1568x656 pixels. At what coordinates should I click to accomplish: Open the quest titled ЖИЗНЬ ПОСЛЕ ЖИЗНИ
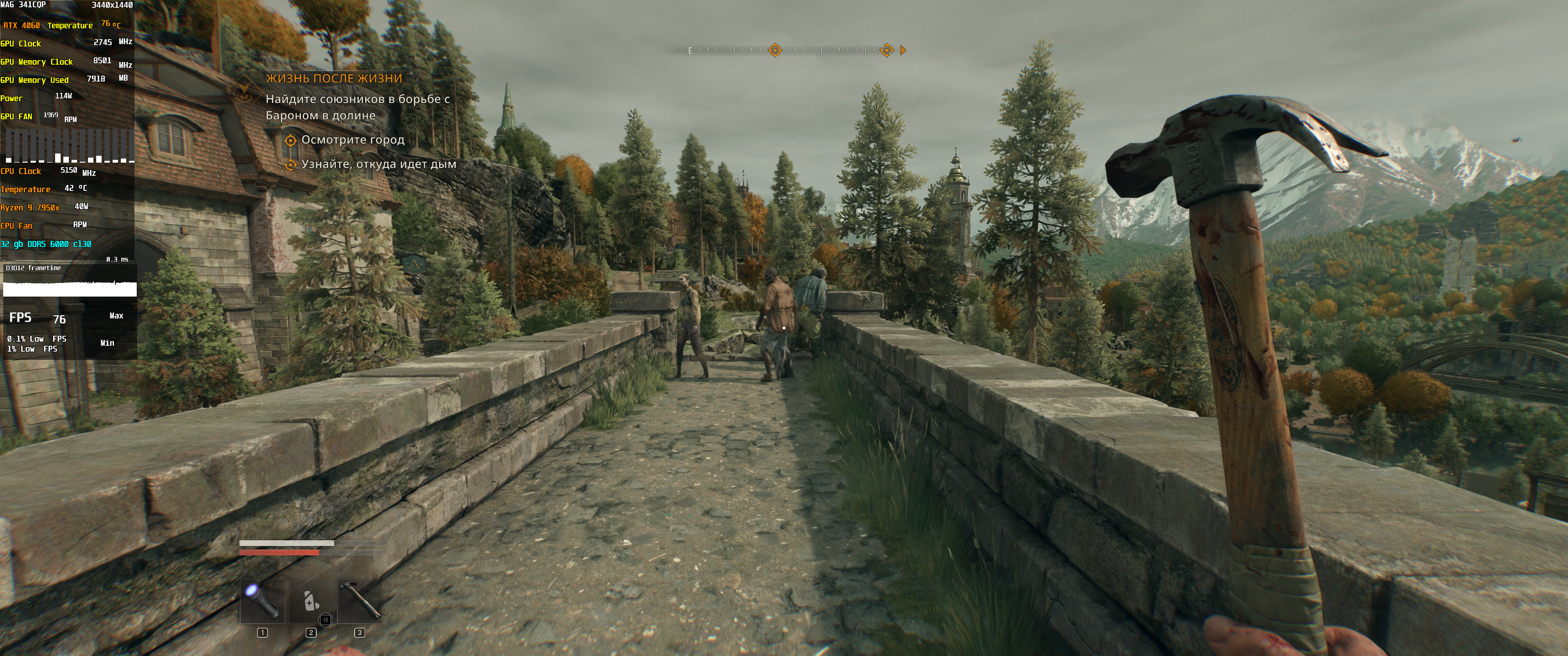334,78
